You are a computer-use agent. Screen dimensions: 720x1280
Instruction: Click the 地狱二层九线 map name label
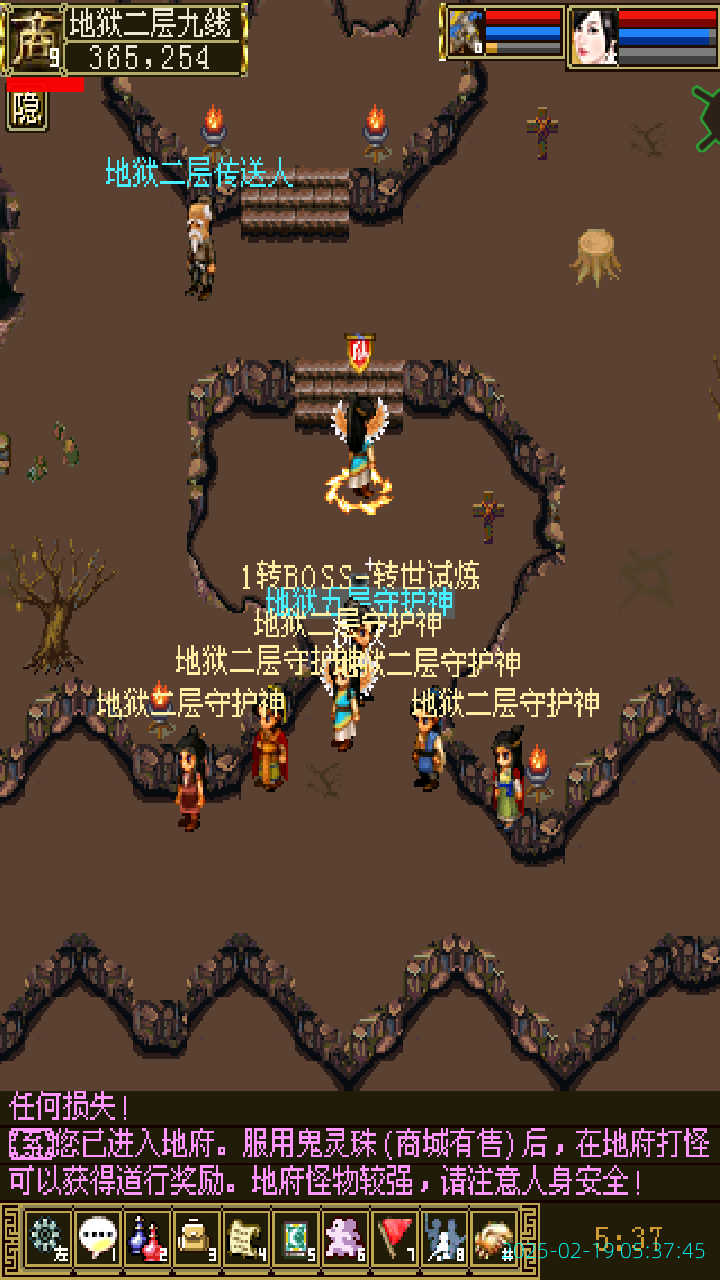point(154,21)
